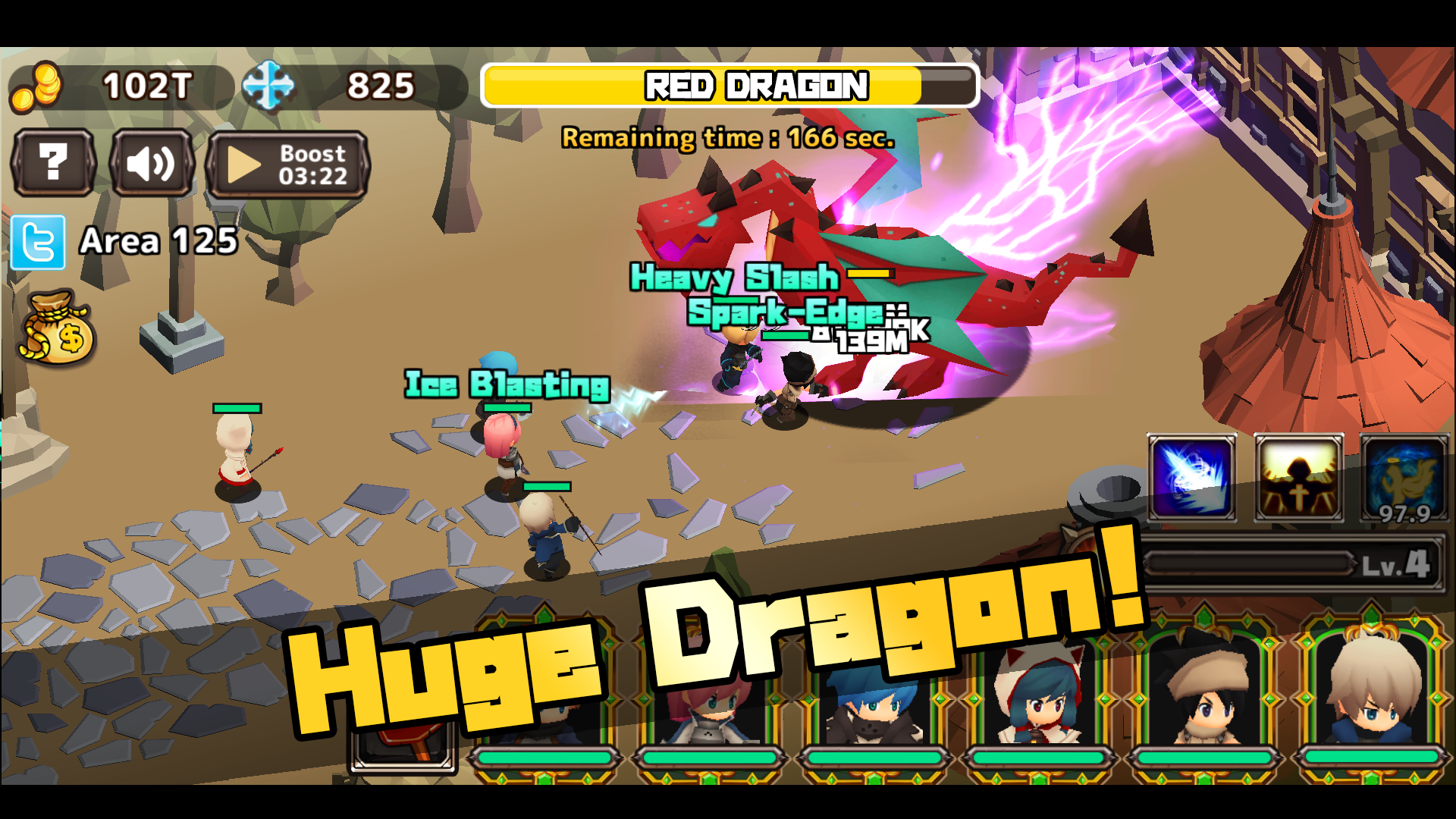Click the Remaining time 166 sec display
This screenshot has width=1456, height=819.
[726, 139]
